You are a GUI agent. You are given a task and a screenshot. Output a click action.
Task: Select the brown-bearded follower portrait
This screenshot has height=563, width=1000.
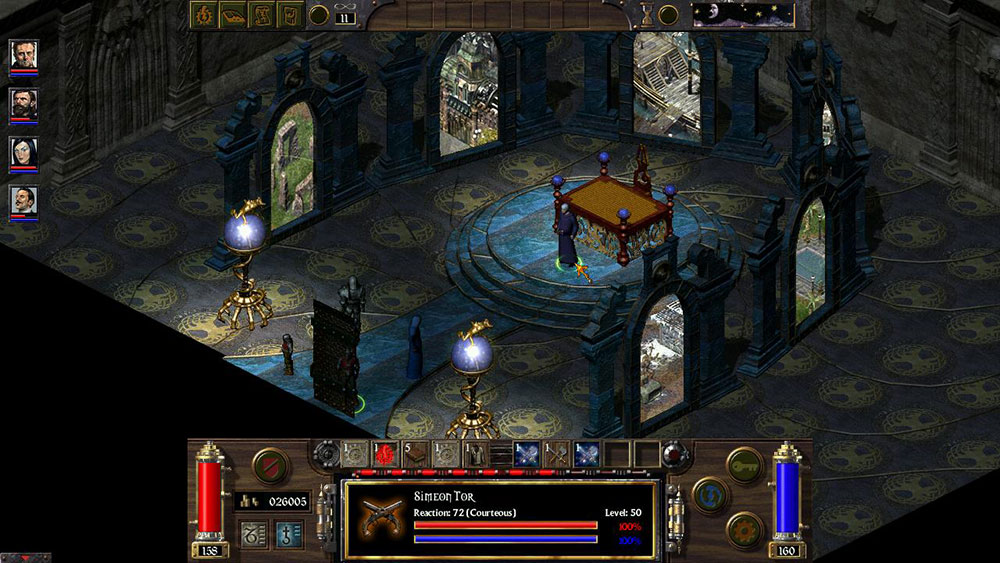point(24,103)
